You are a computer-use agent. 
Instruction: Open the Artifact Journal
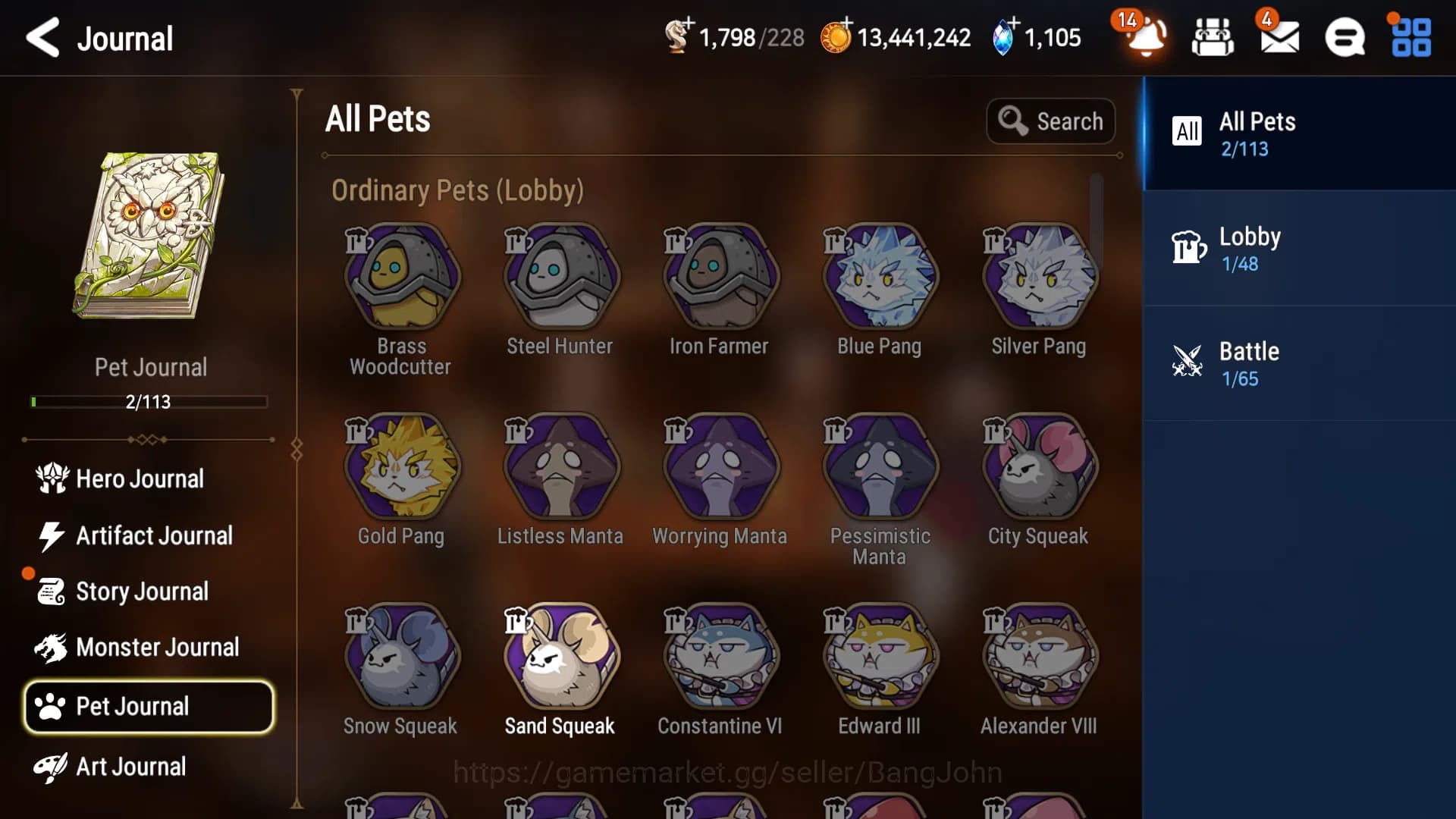153,536
